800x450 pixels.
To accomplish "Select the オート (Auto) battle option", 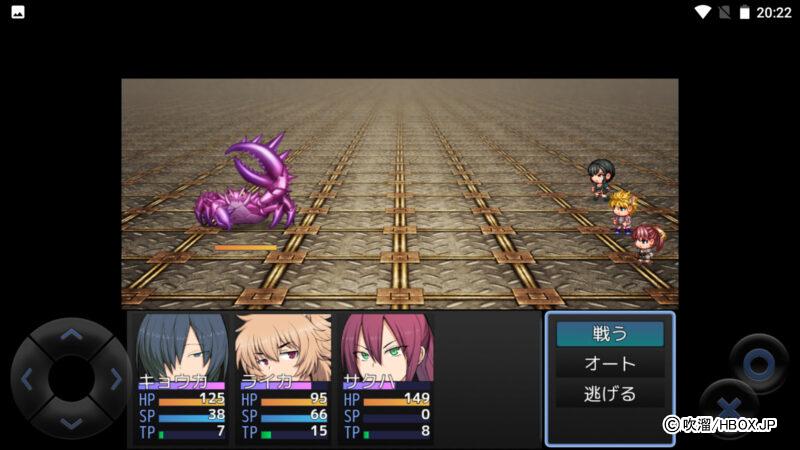I will 609,363.
